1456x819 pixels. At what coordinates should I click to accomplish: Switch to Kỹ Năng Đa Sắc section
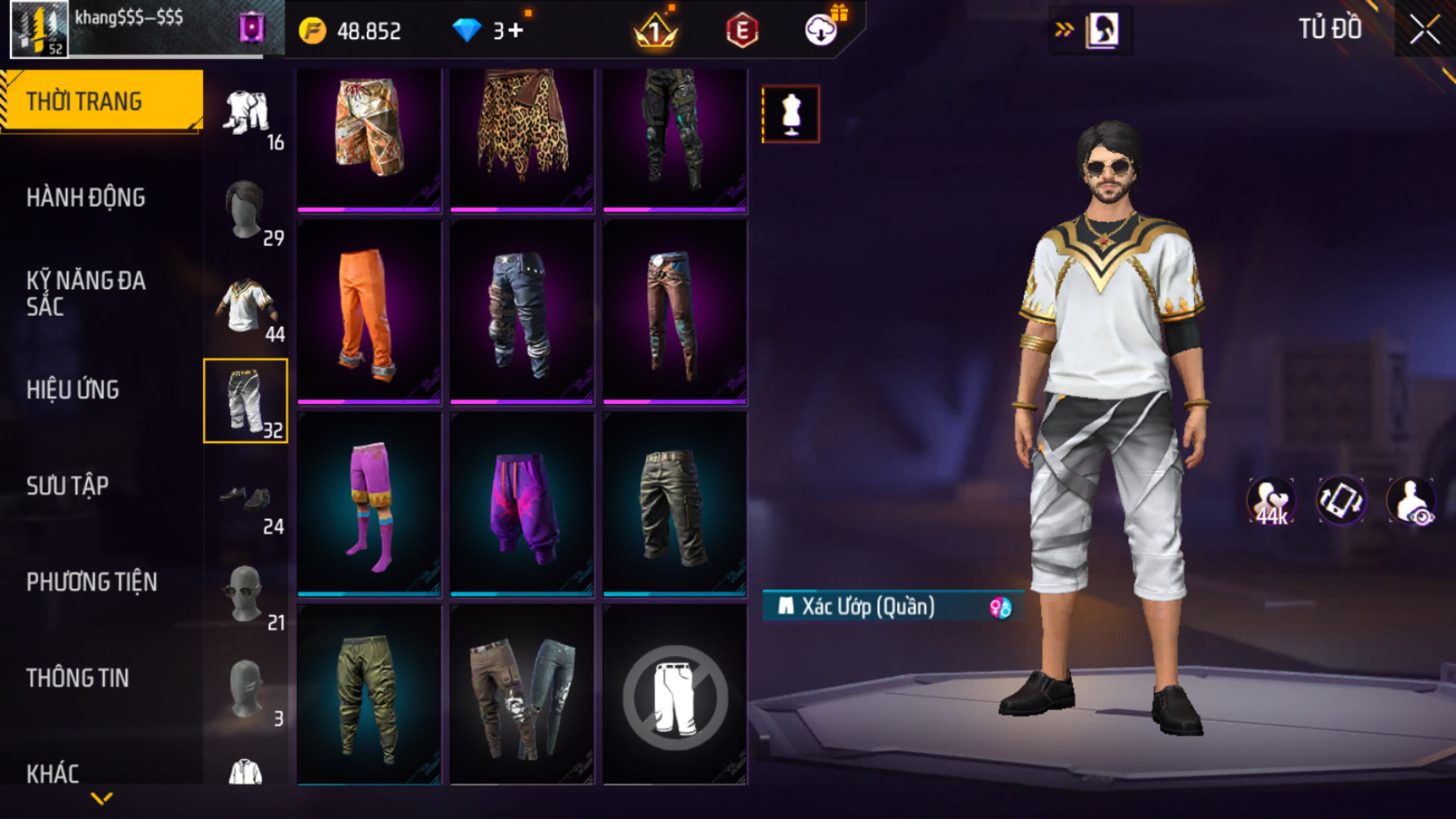pyautogui.click(x=86, y=294)
